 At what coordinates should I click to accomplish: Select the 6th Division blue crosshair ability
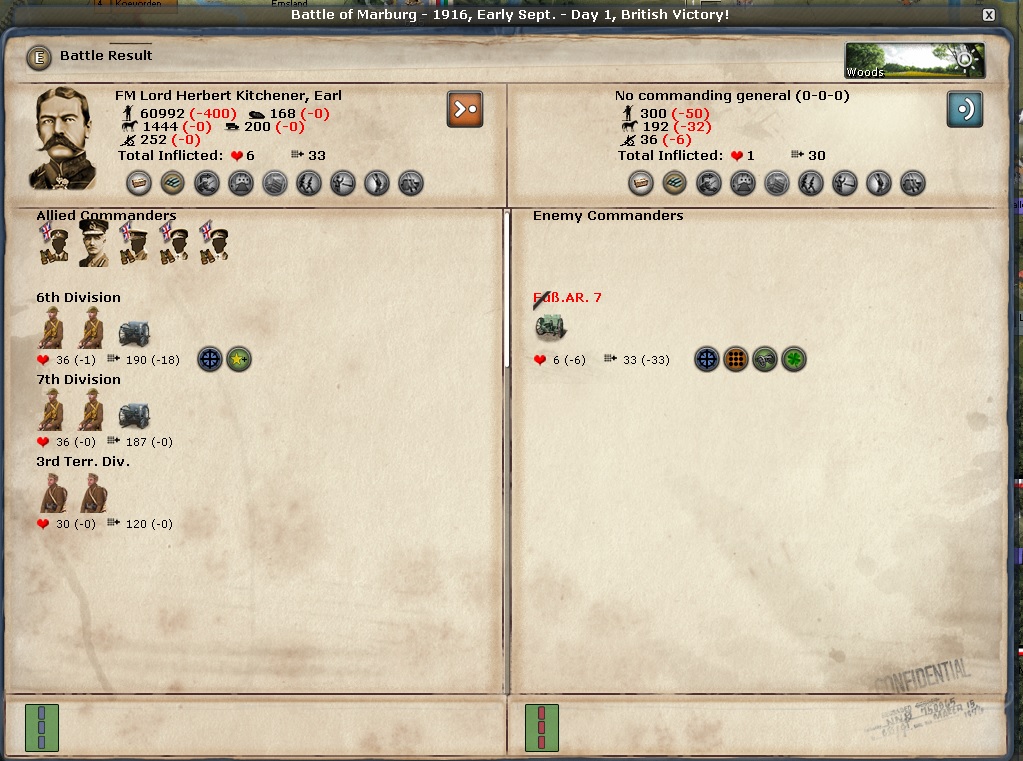[x=209, y=359]
